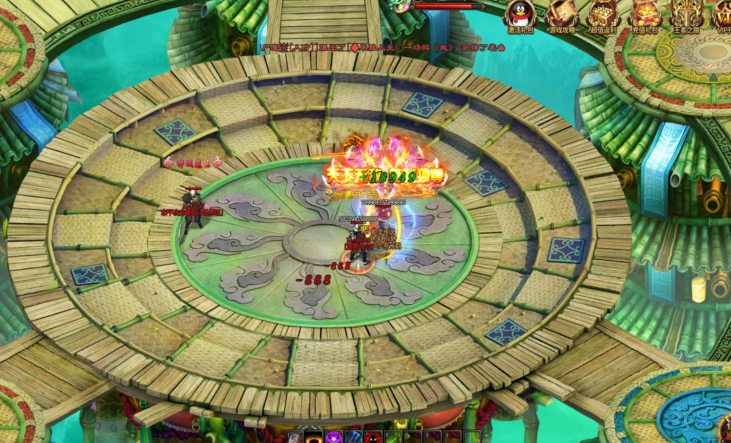Open the VIP icon
This screenshot has height=443, width=731.
(x=722, y=14)
